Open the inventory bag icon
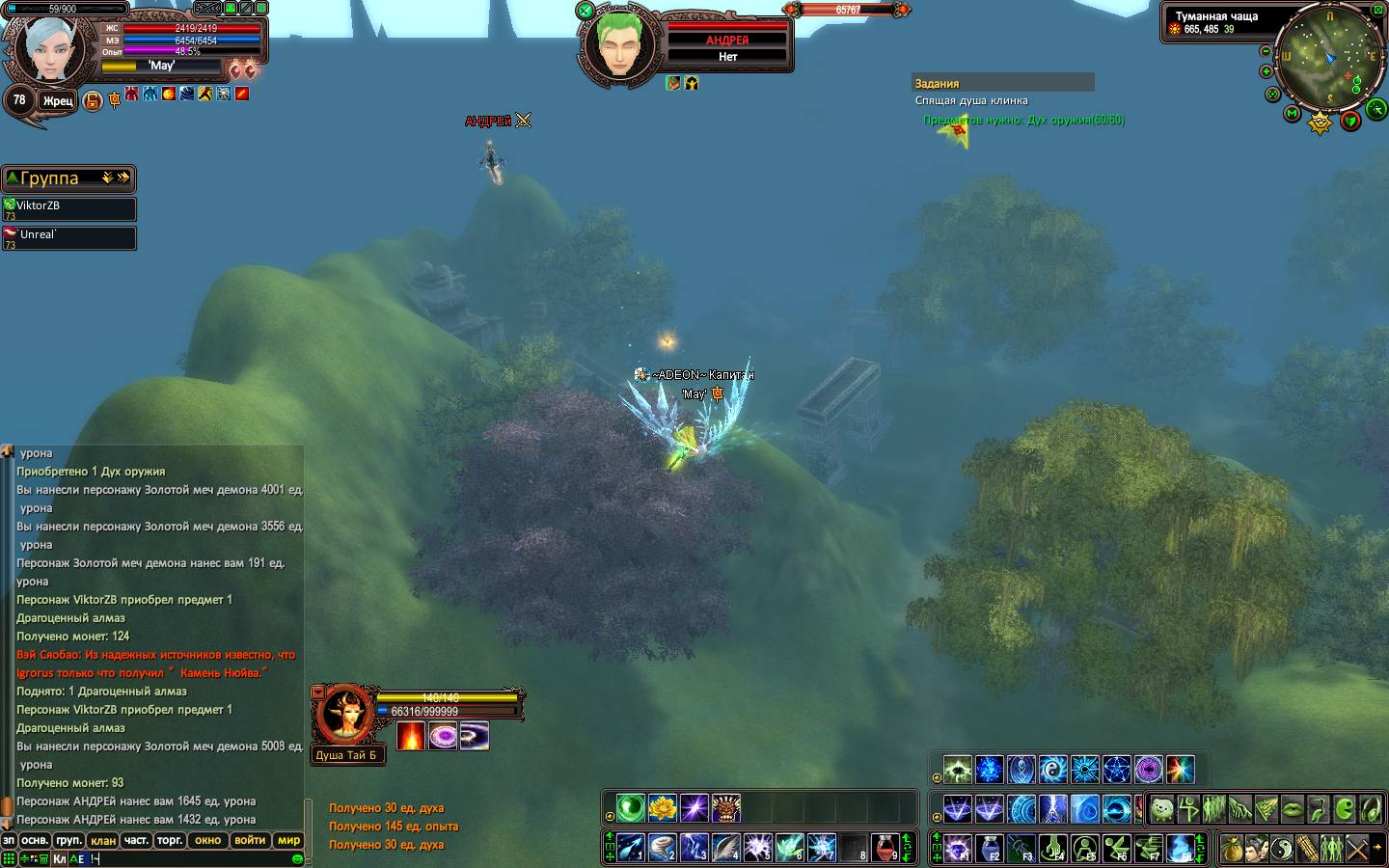The height and width of the screenshot is (868, 1389). tap(1231, 849)
